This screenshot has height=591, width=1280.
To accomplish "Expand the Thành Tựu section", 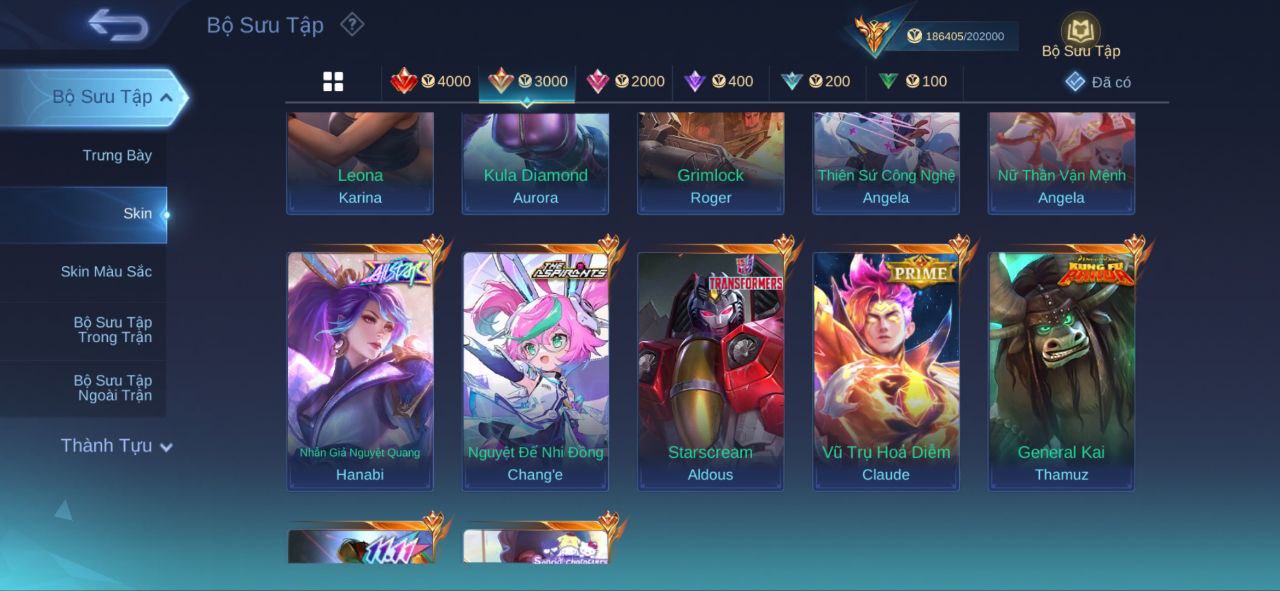I will (116, 446).
